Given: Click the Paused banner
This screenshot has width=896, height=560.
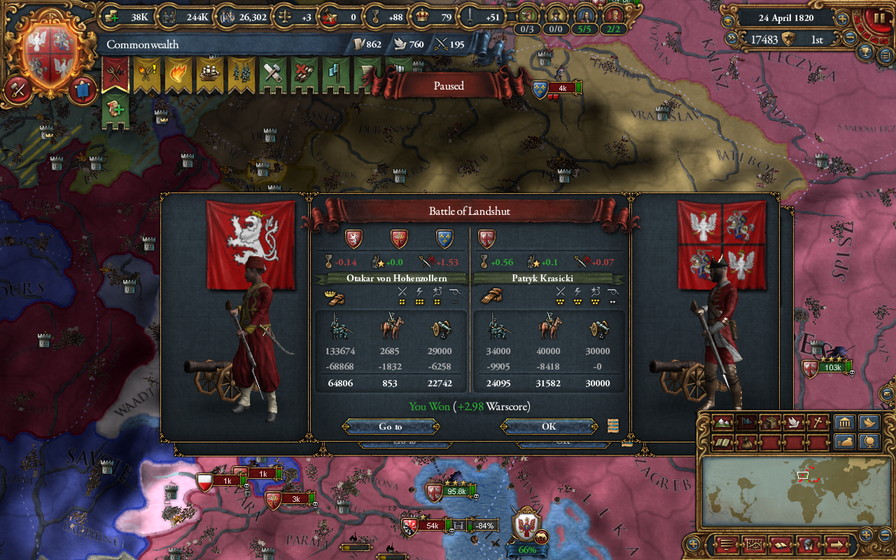Looking at the screenshot, I should point(449,86).
